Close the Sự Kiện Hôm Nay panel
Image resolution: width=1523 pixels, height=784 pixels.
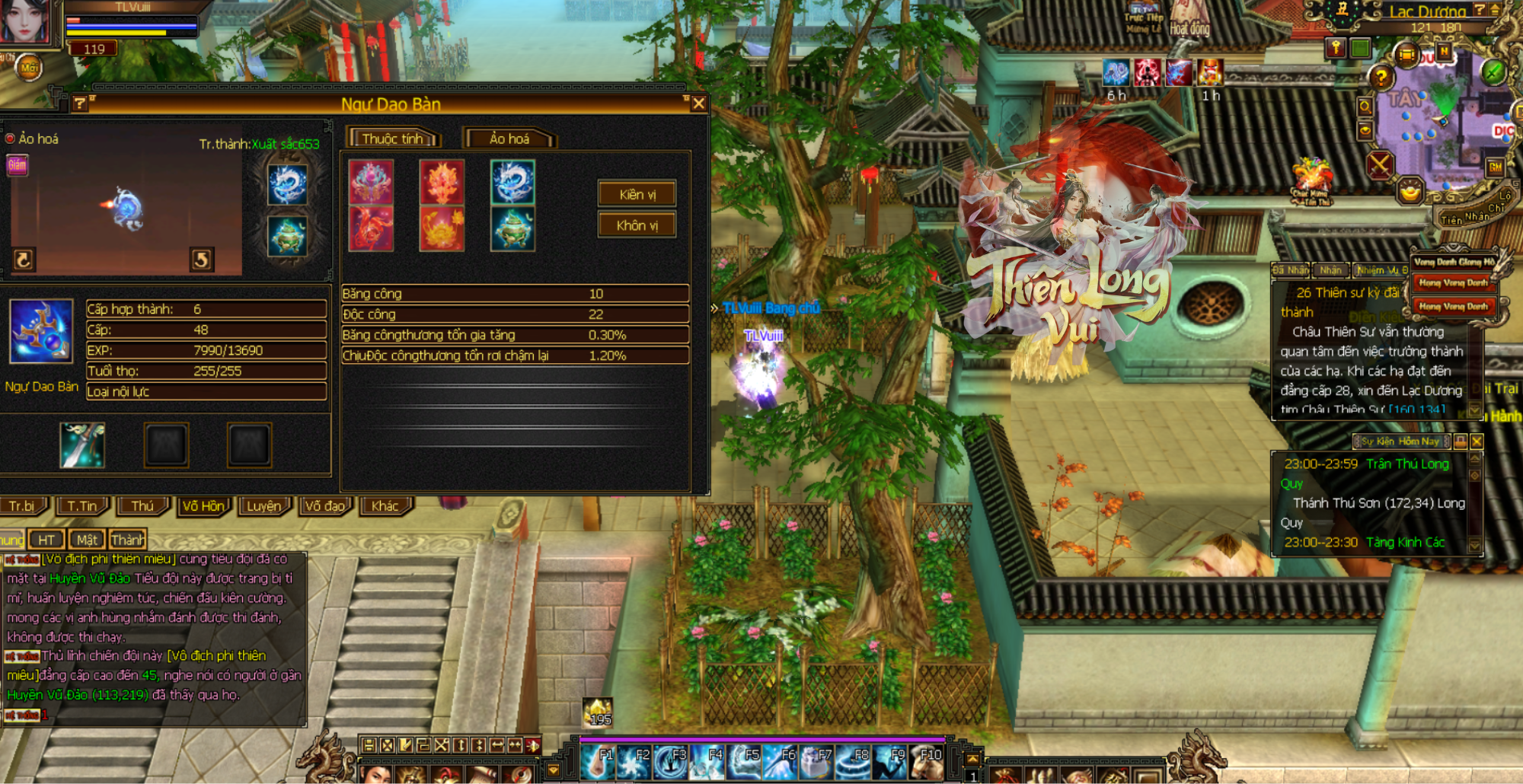(x=1477, y=441)
